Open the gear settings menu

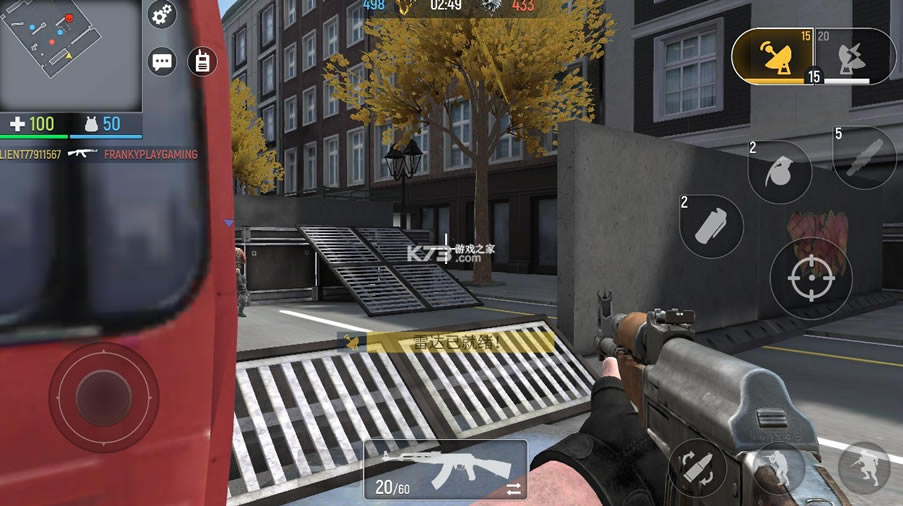(x=162, y=14)
